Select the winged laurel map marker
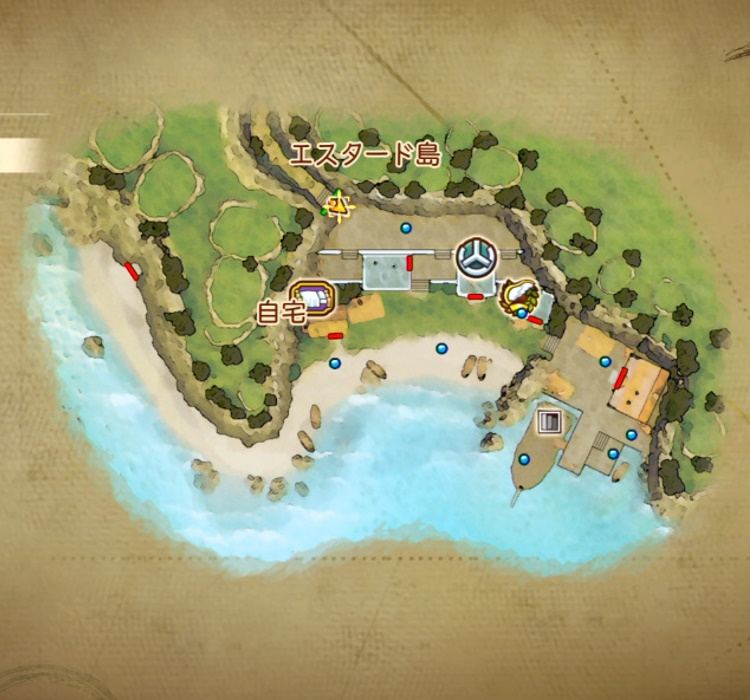 520,295
